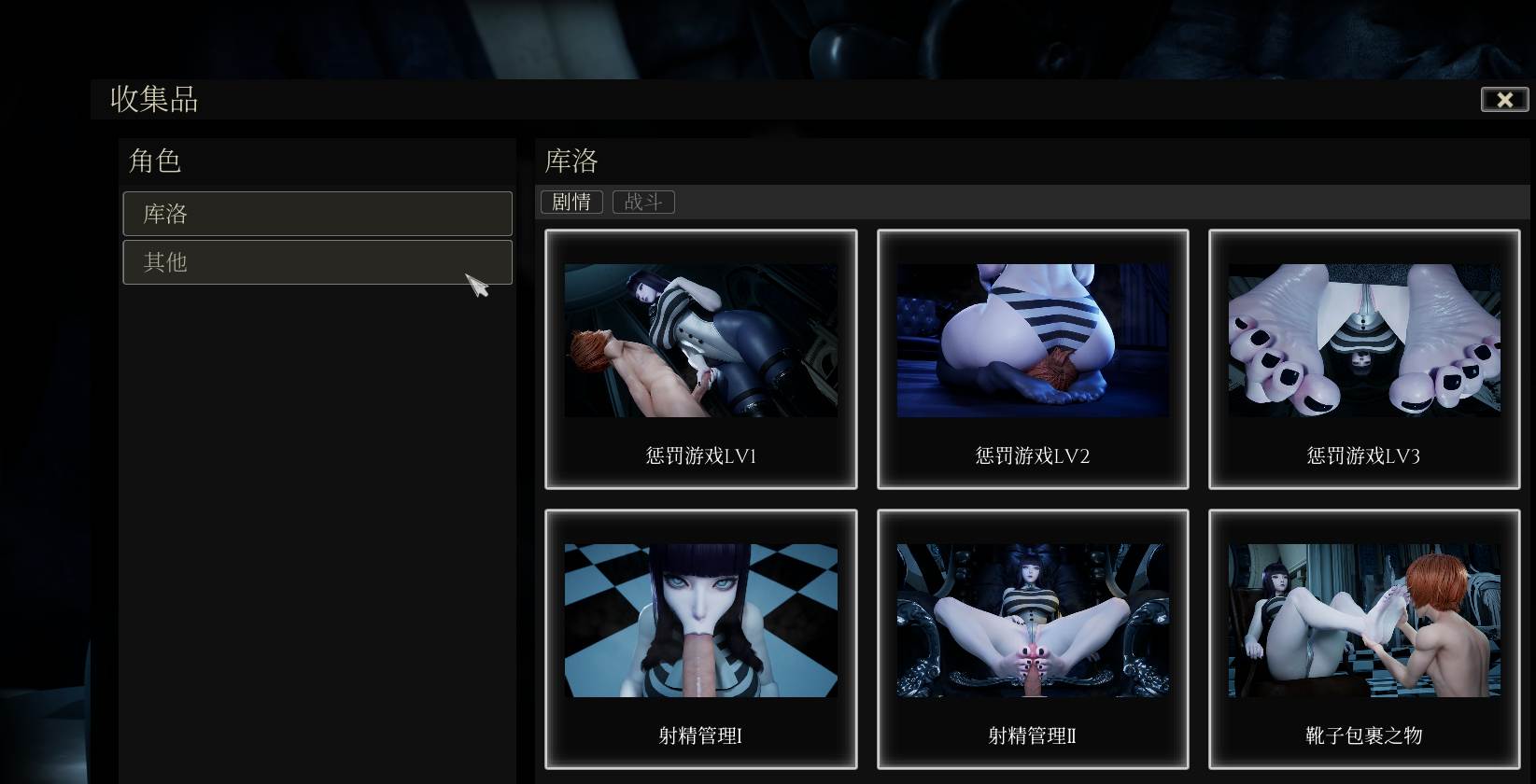Click the 库洛 heading above the gallery
This screenshot has width=1536, height=784.
[570, 161]
